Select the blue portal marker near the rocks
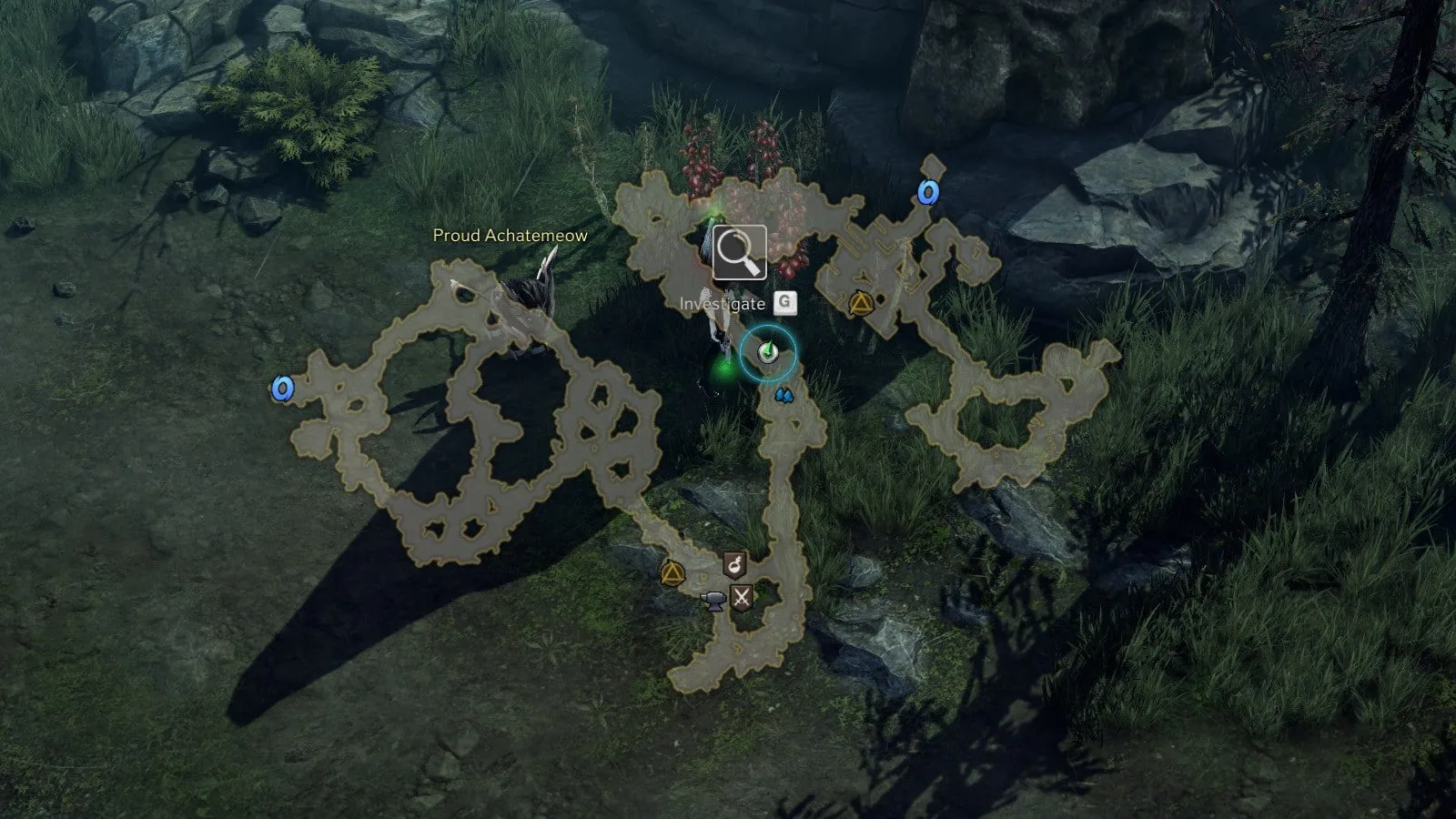Image resolution: width=1456 pixels, height=819 pixels. (927, 193)
